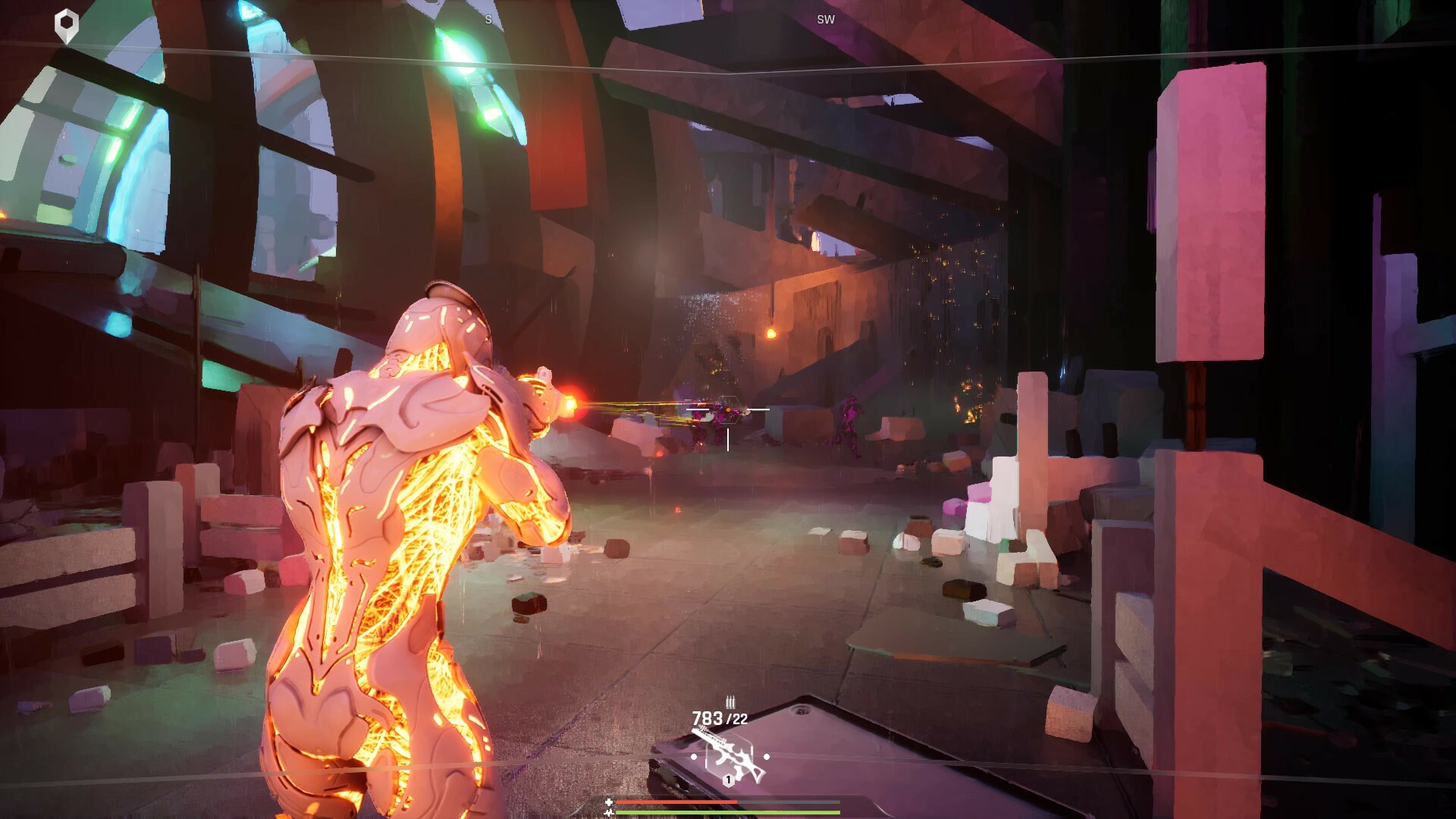Click the "/22" reserve ammo text

point(737,719)
